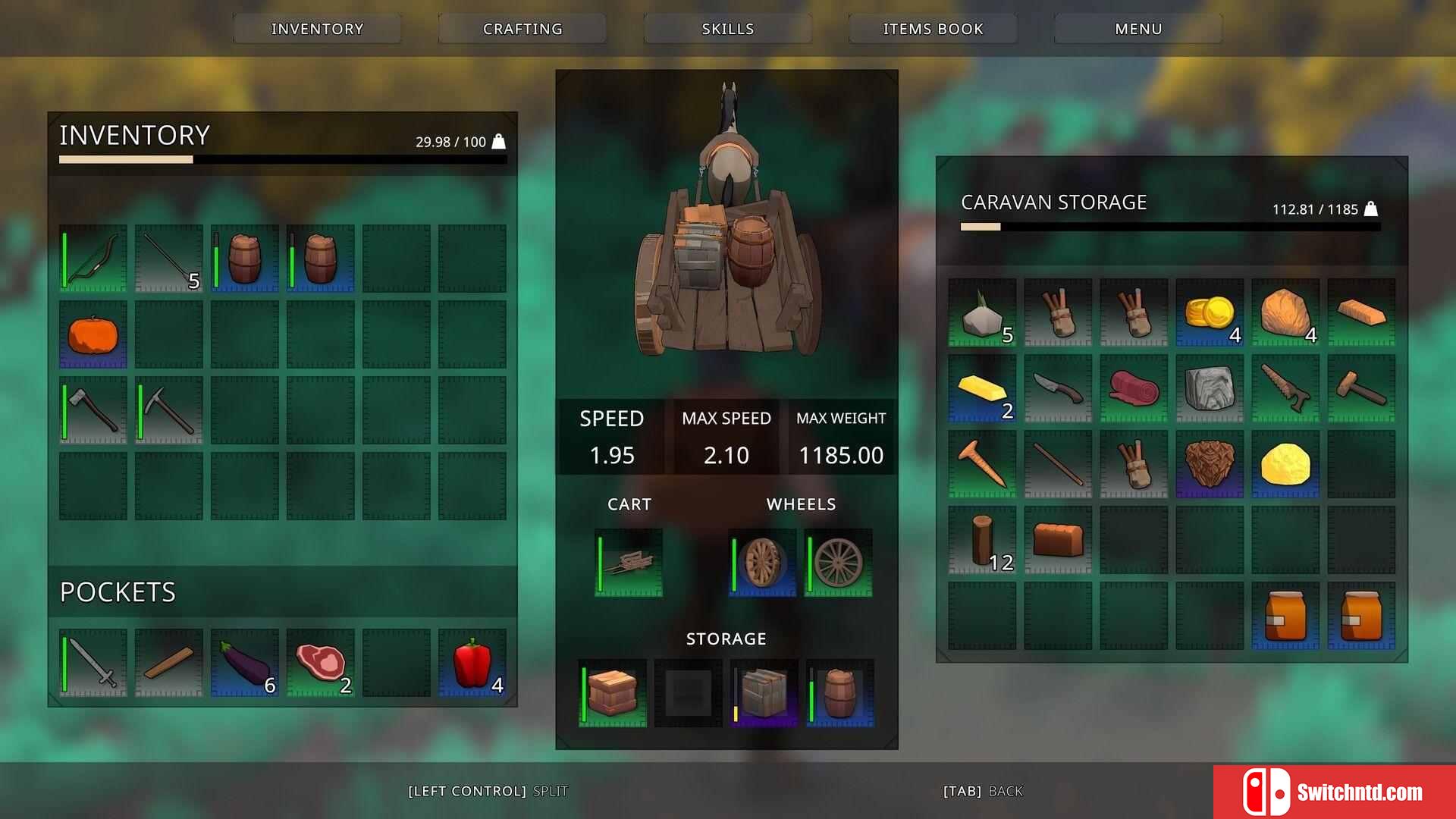Pick the hammer in caravan storage
The width and height of the screenshot is (1456, 819).
click(1361, 388)
